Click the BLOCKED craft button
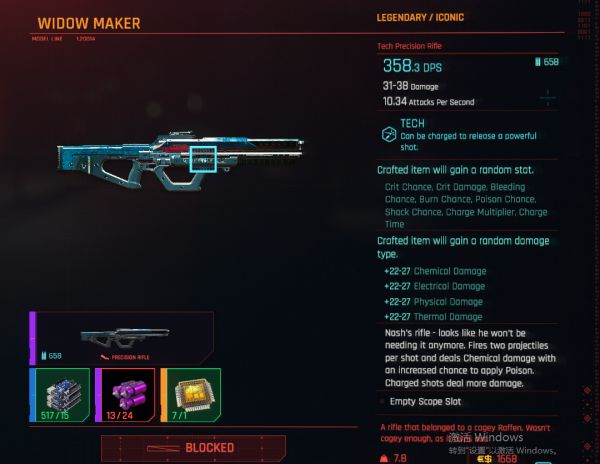 click(193, 447)
